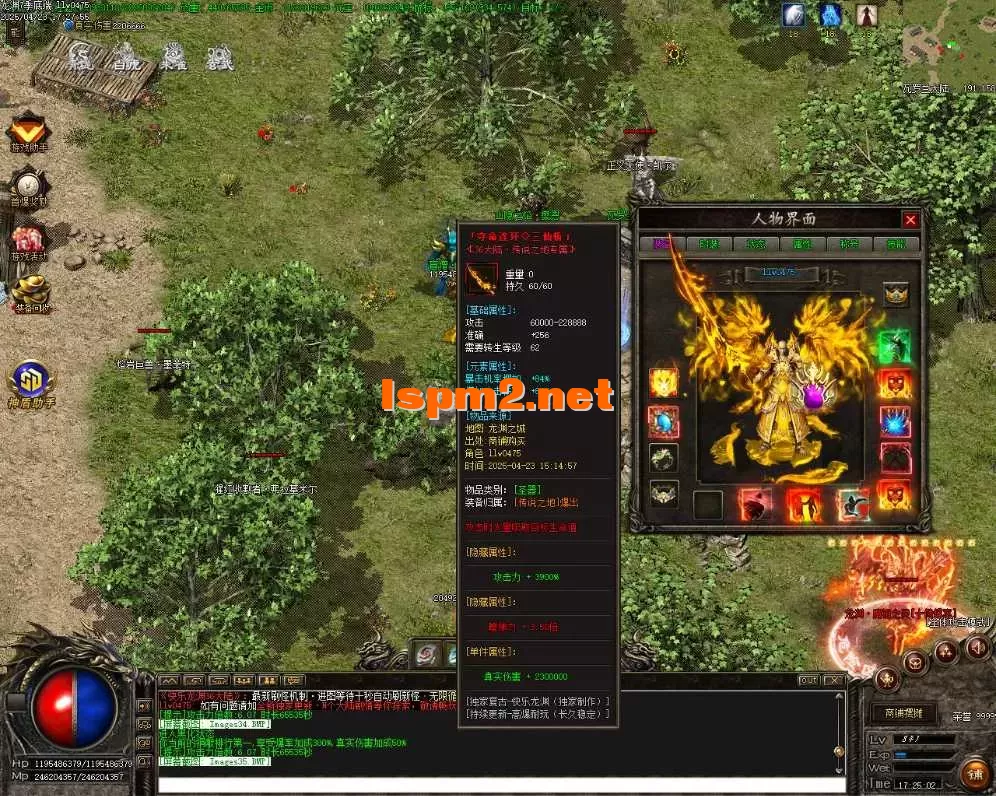Open the 商城 shop button
996x796 pixels.
pyautogui.click(x=904, y=713)
